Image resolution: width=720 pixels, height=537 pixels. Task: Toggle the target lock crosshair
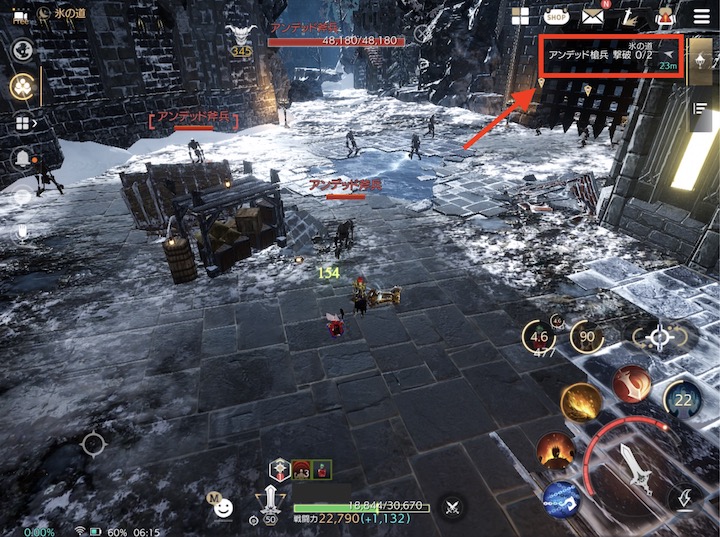pos(659,337)
